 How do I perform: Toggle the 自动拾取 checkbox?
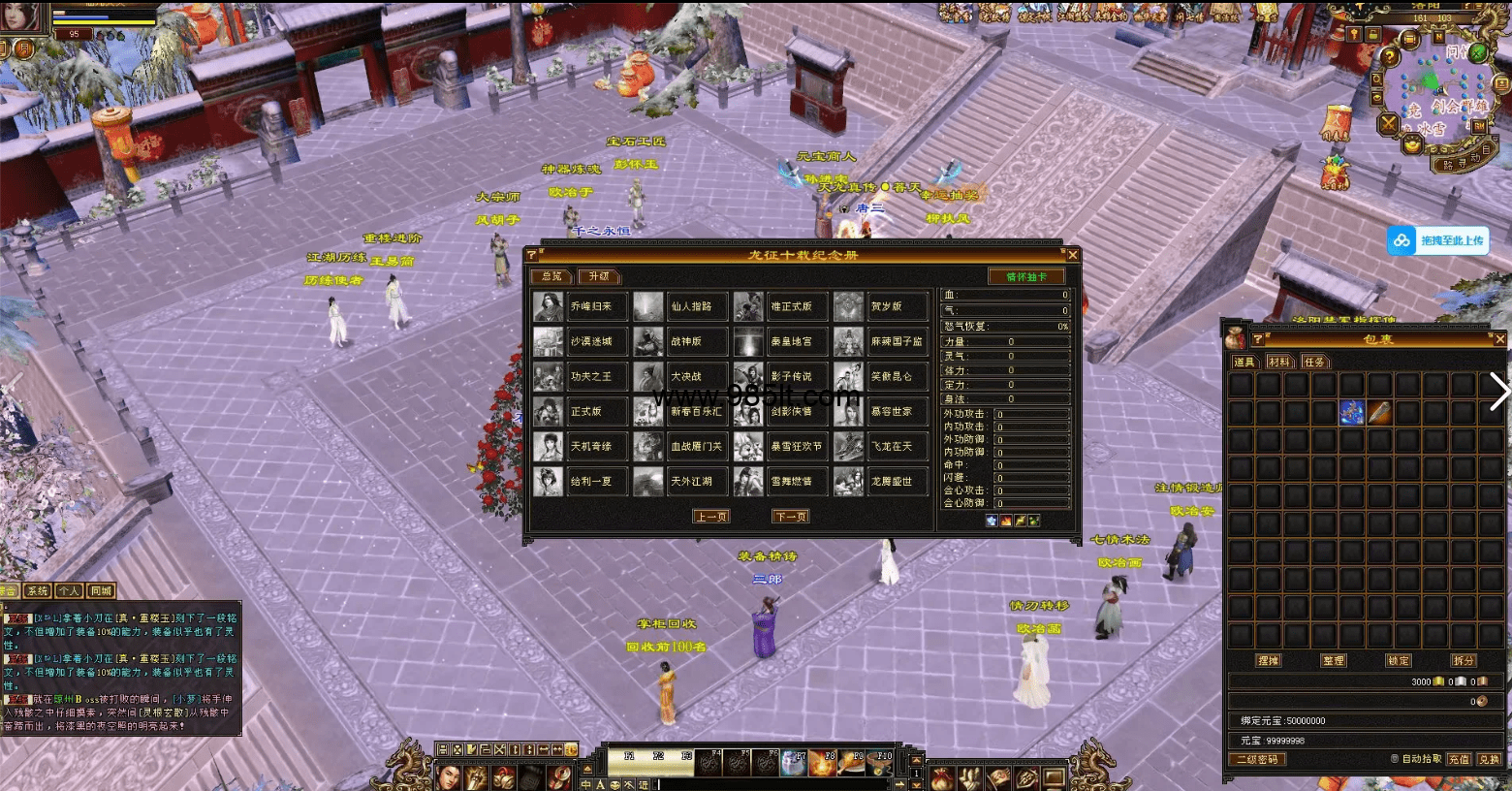pyautogui.click(x=1395, y=759)
